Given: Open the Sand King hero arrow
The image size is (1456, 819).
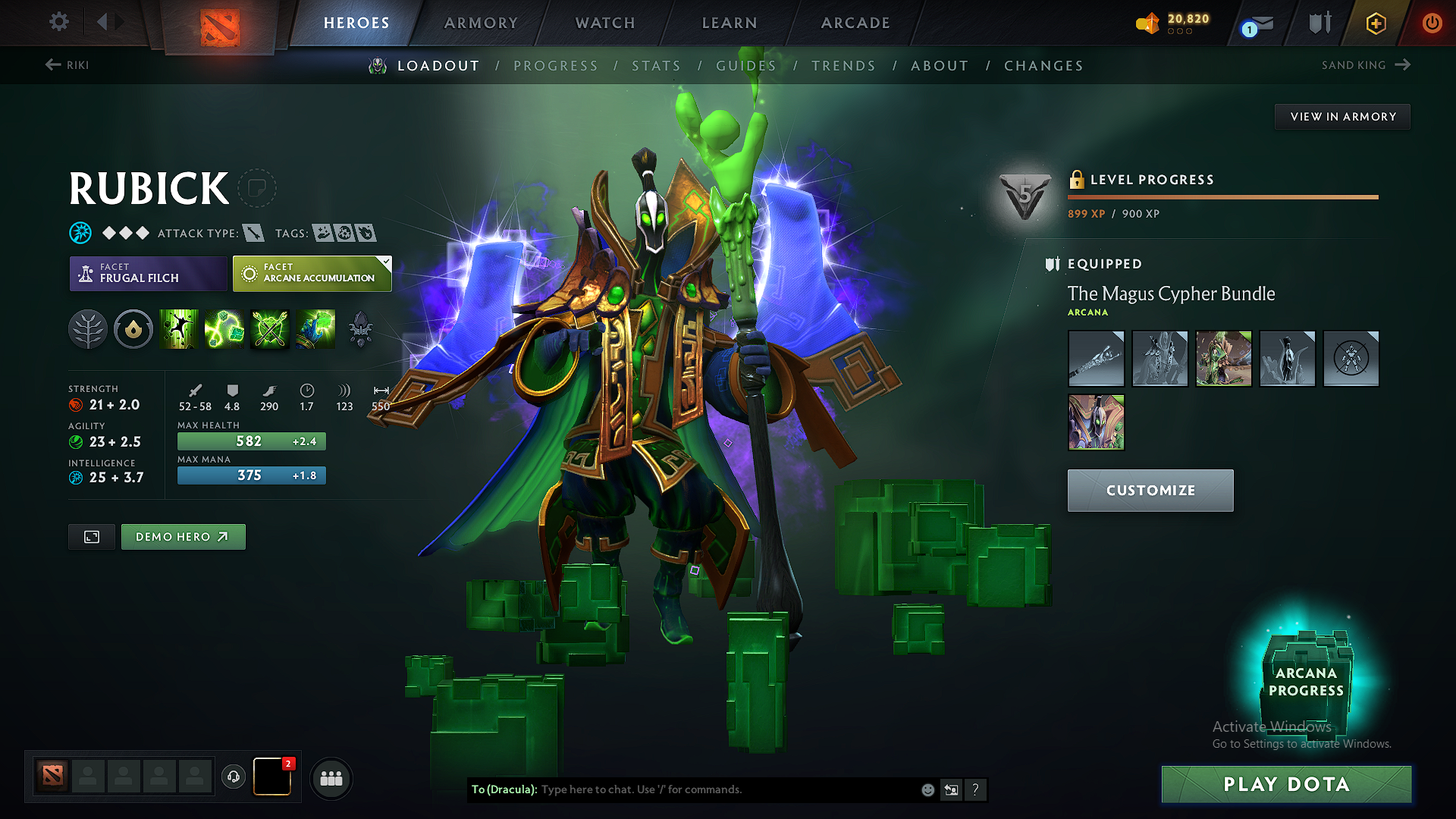Looking at the screenshot, I should [1404, 65].
